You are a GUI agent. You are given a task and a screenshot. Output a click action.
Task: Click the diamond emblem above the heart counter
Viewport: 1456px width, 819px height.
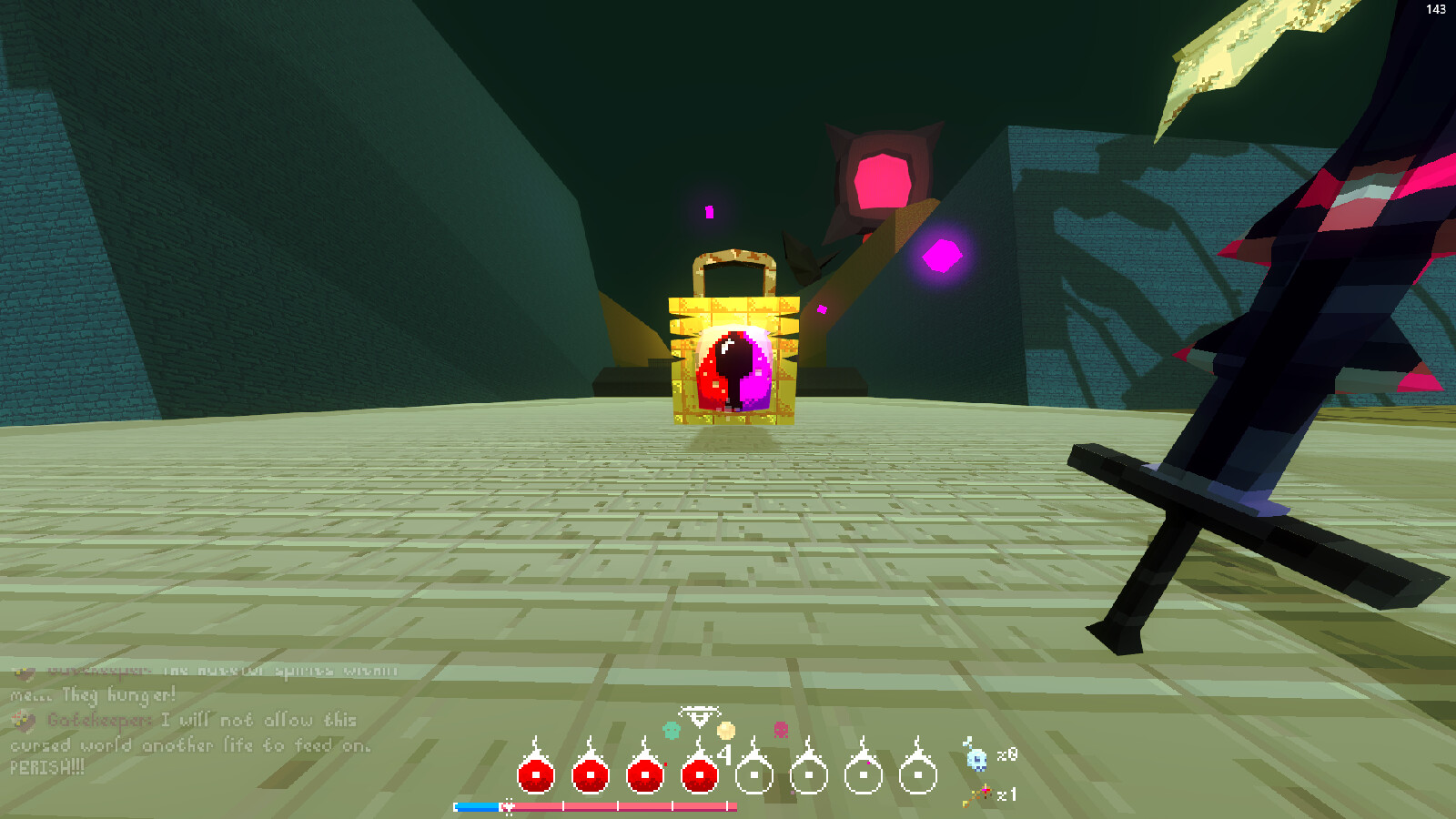point(701,719)
